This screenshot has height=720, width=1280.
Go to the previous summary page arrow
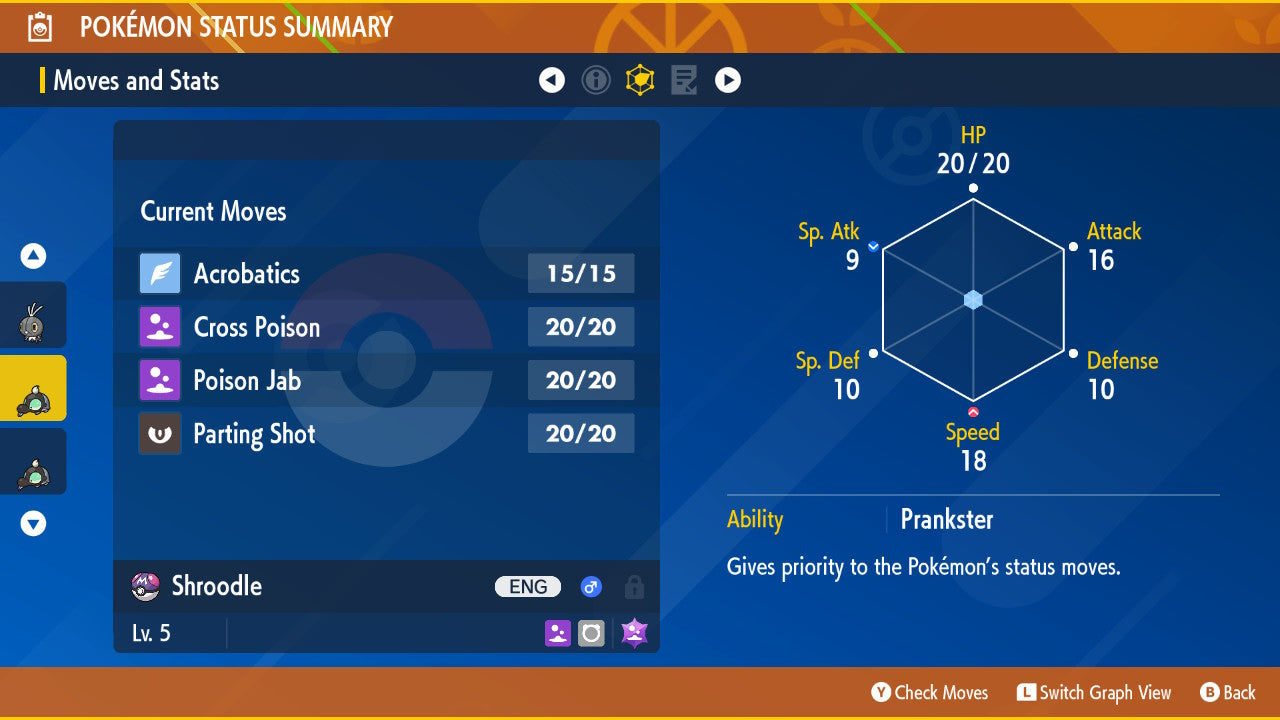click(x=552, y=80)
